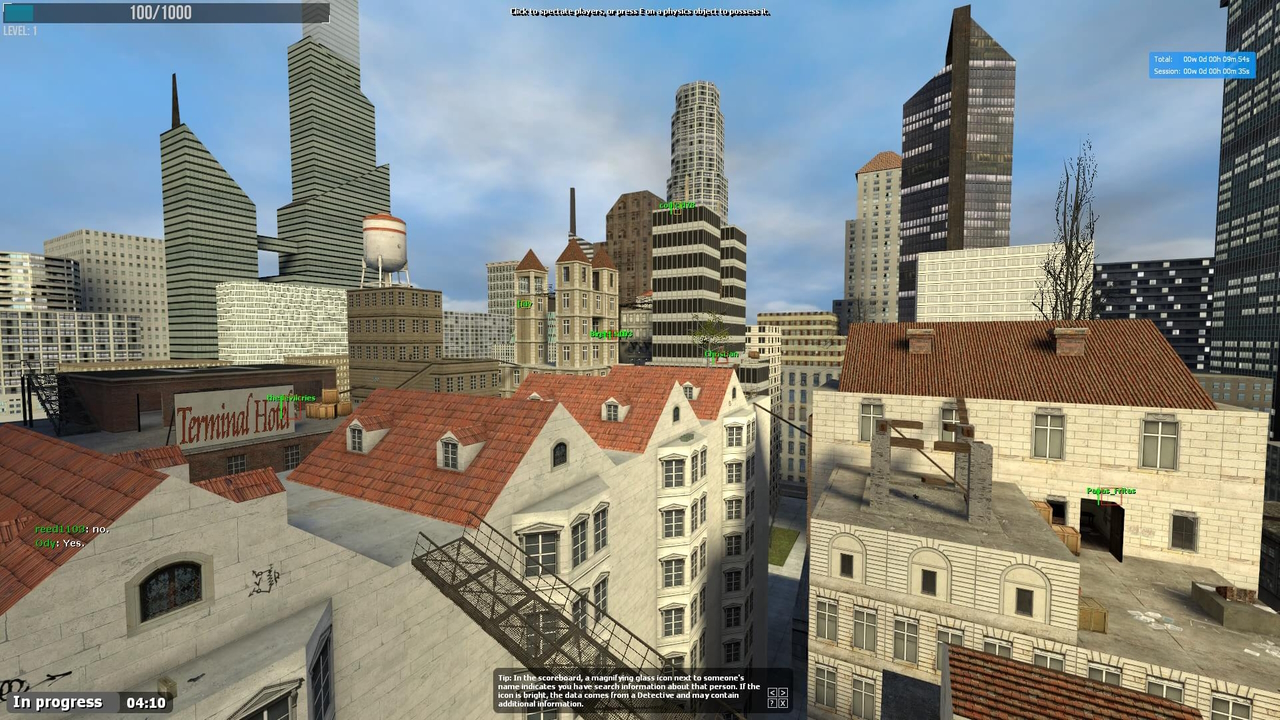Click the spectate players instruction at top
The width and height of the screenshot is (1280, 720).
pos(640,11)
